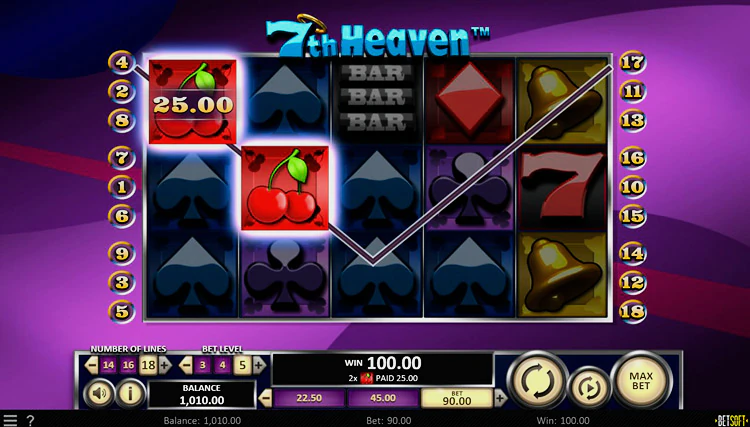Set bet level to 3
The height and width of the screenshot is (427, 750).
(x=203, y=365)
